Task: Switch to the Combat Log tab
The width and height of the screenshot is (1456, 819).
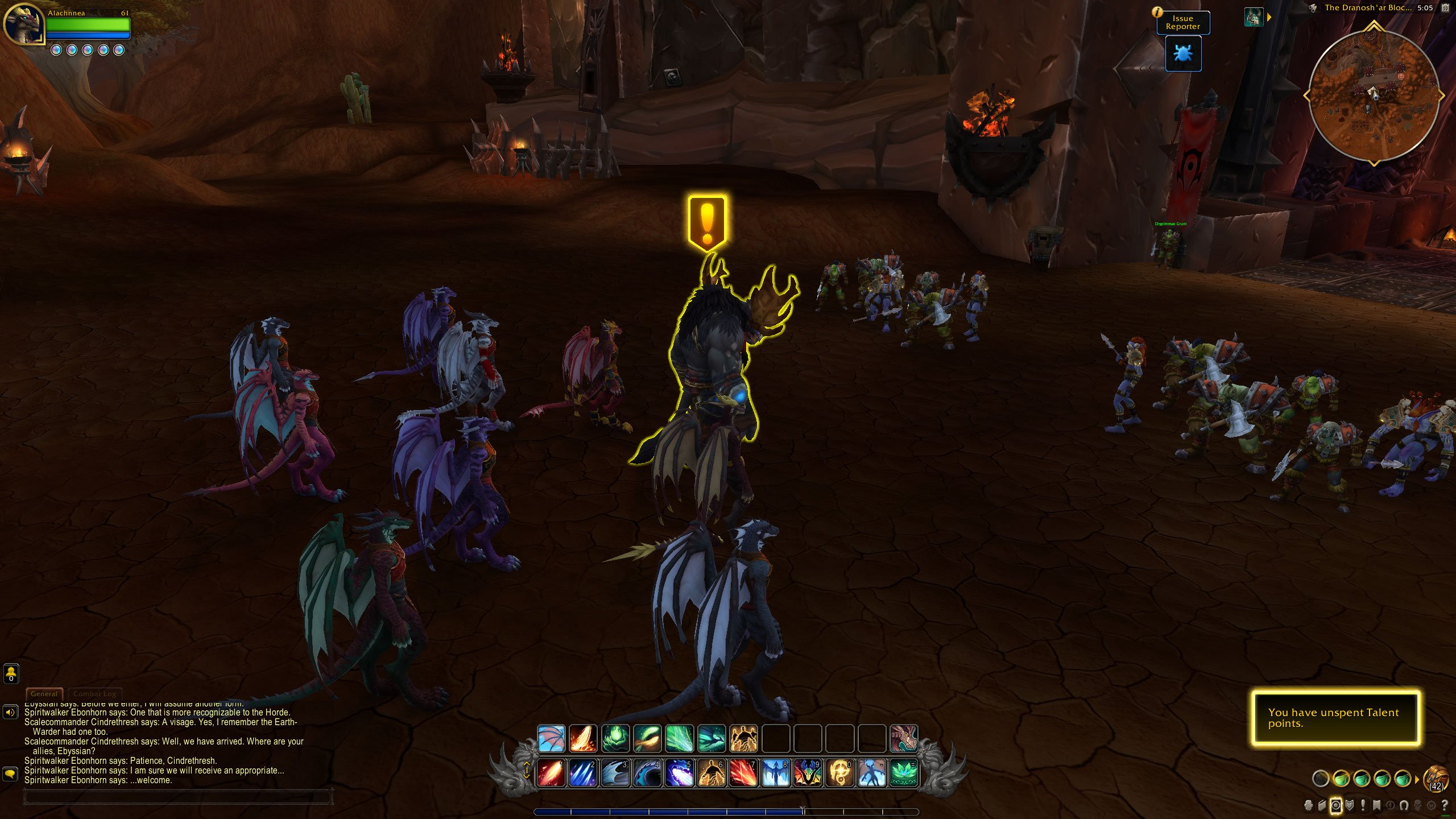Action: click(x=94, y=694)
